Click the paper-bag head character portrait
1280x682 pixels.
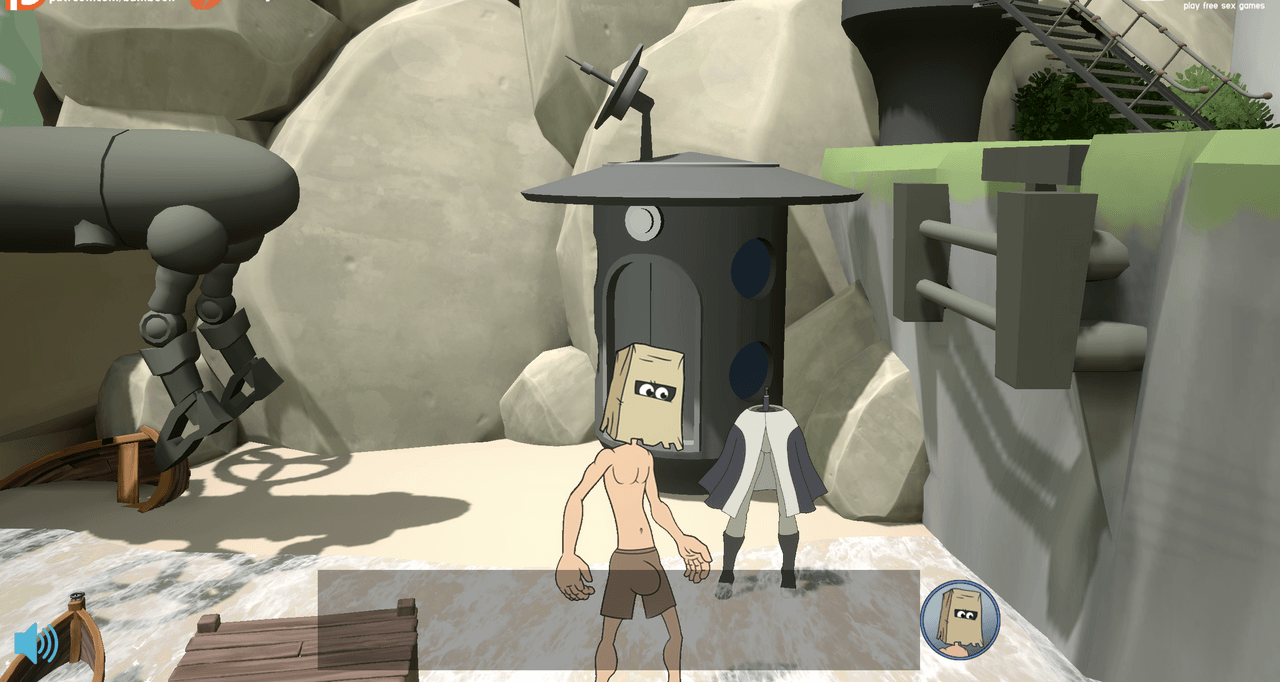(x=959, y=620)
